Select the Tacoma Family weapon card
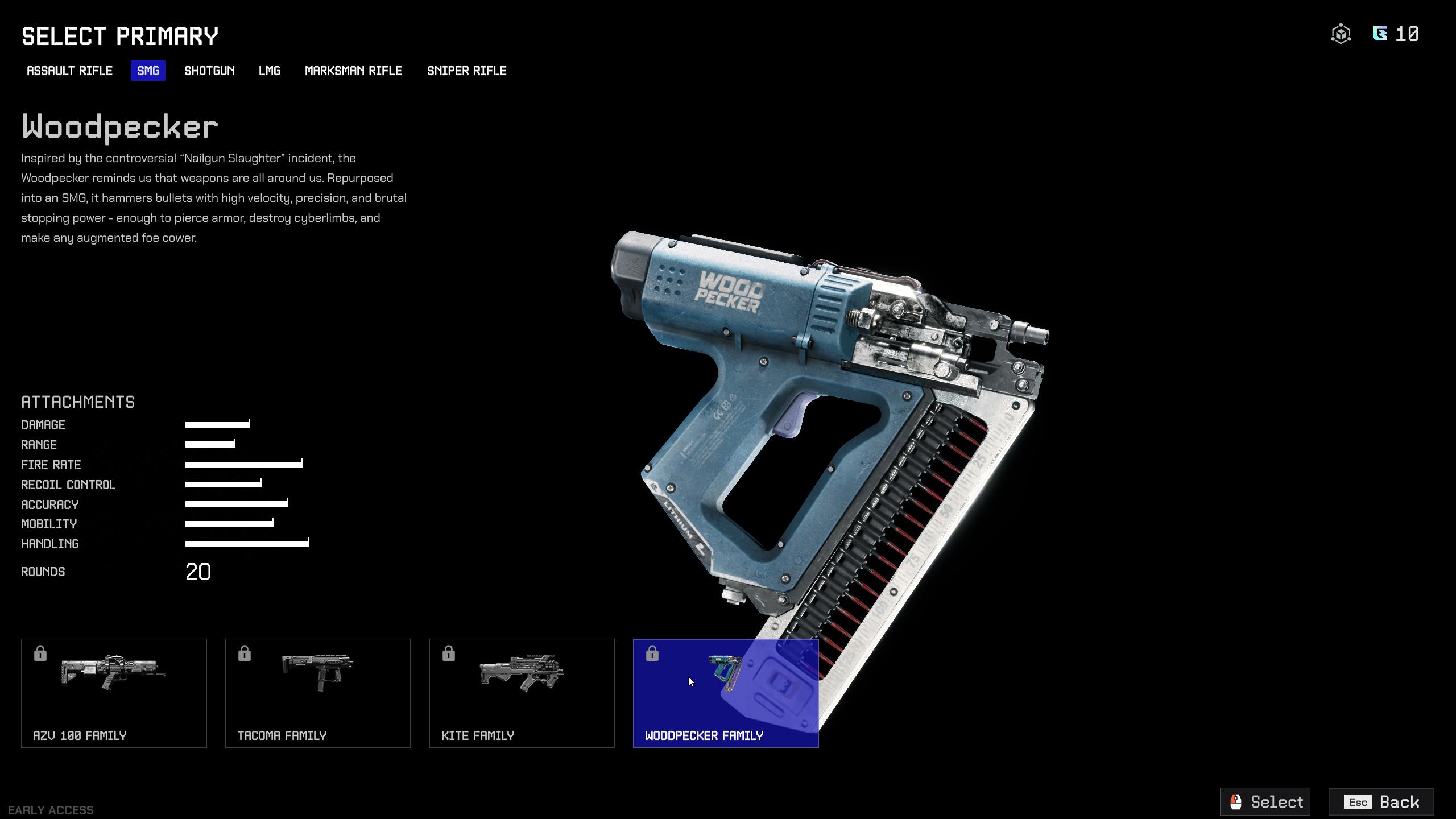 318,692
